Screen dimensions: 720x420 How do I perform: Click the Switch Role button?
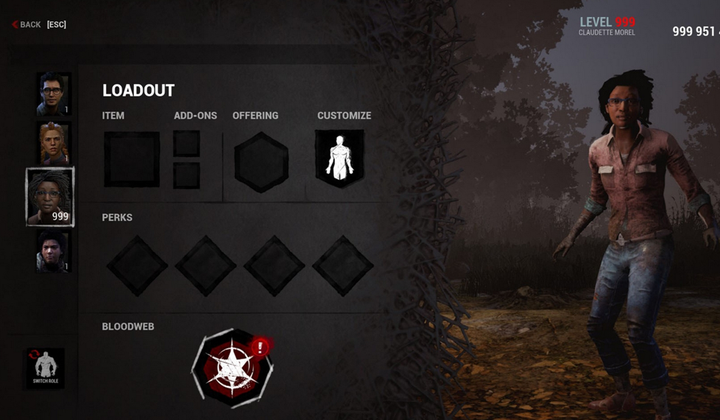coord(44,368)
